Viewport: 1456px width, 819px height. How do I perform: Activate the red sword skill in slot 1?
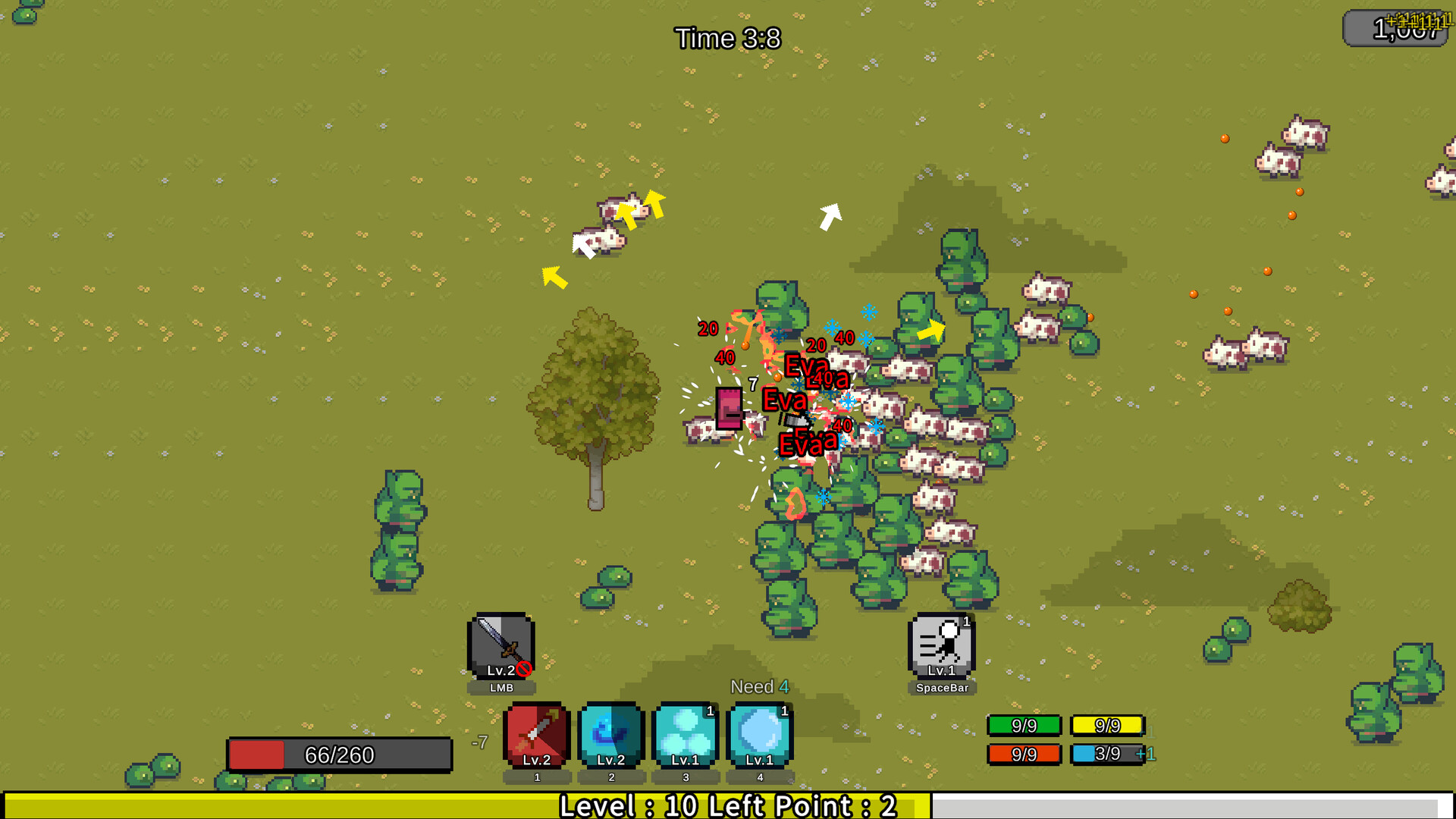pyautogui.click(x=535, y=734)
